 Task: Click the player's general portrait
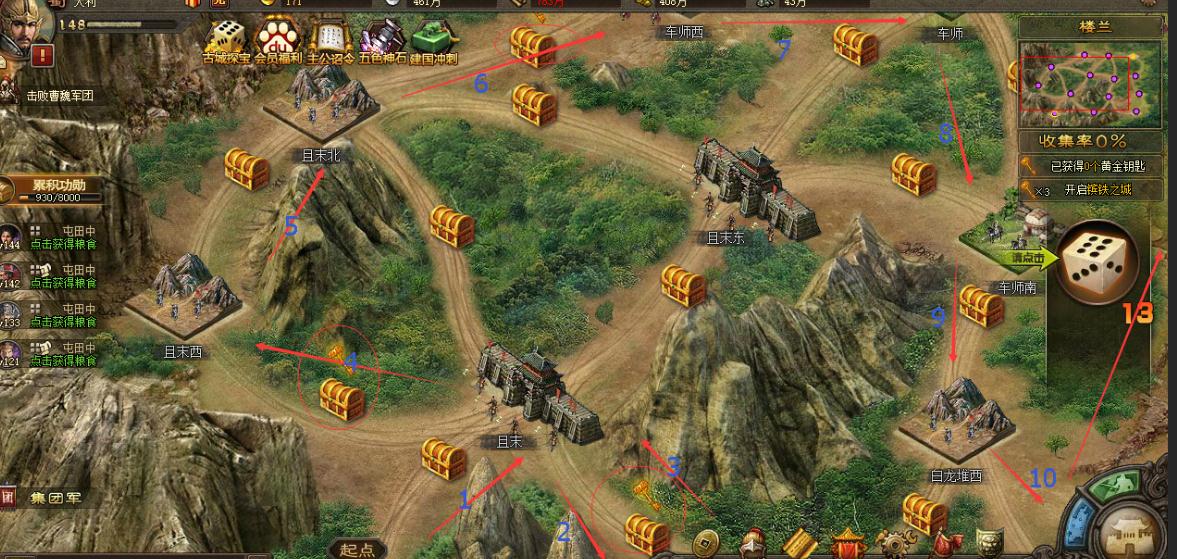tap(27, 22)
